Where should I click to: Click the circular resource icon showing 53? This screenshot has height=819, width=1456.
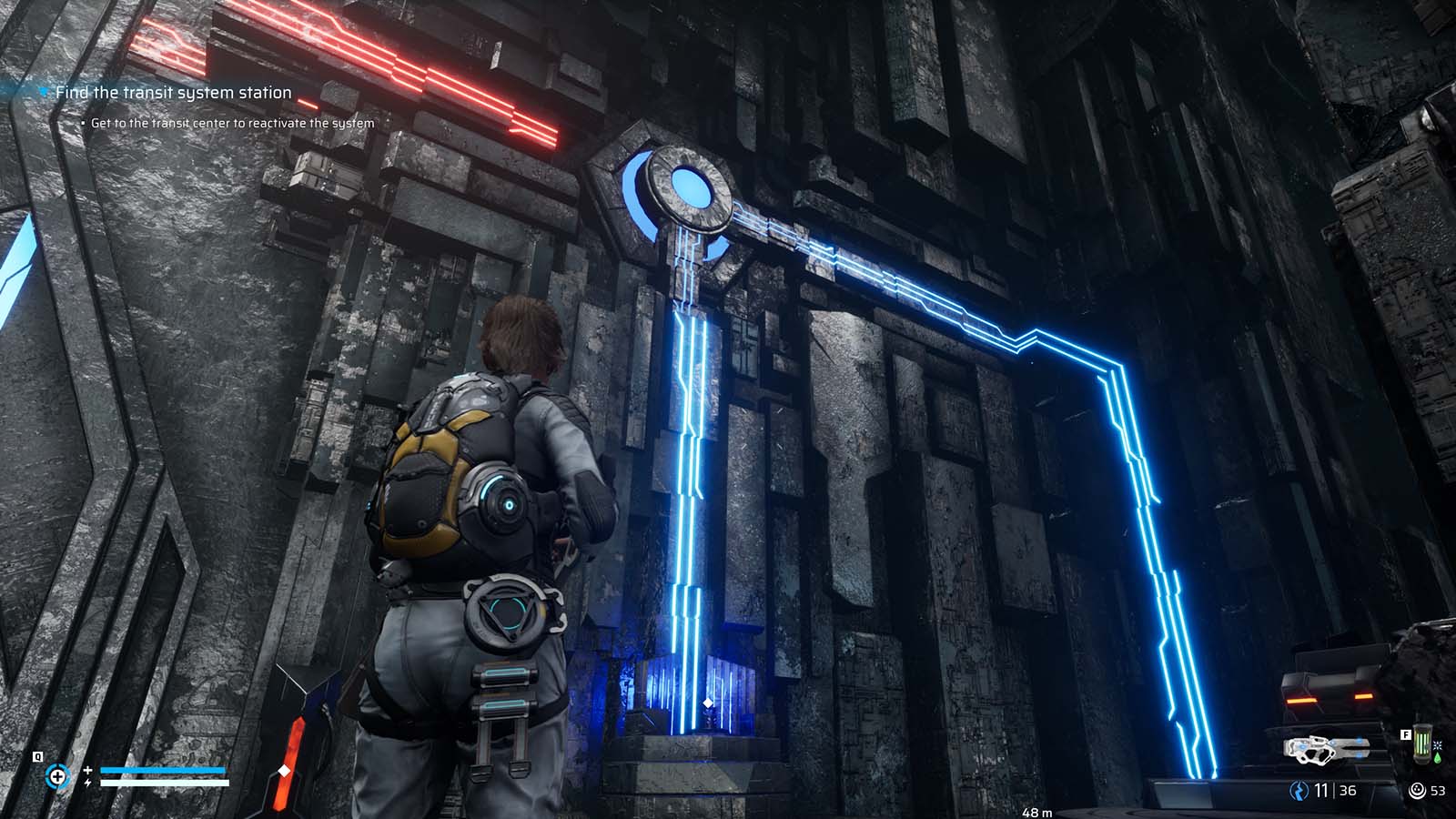(1417, 791)
